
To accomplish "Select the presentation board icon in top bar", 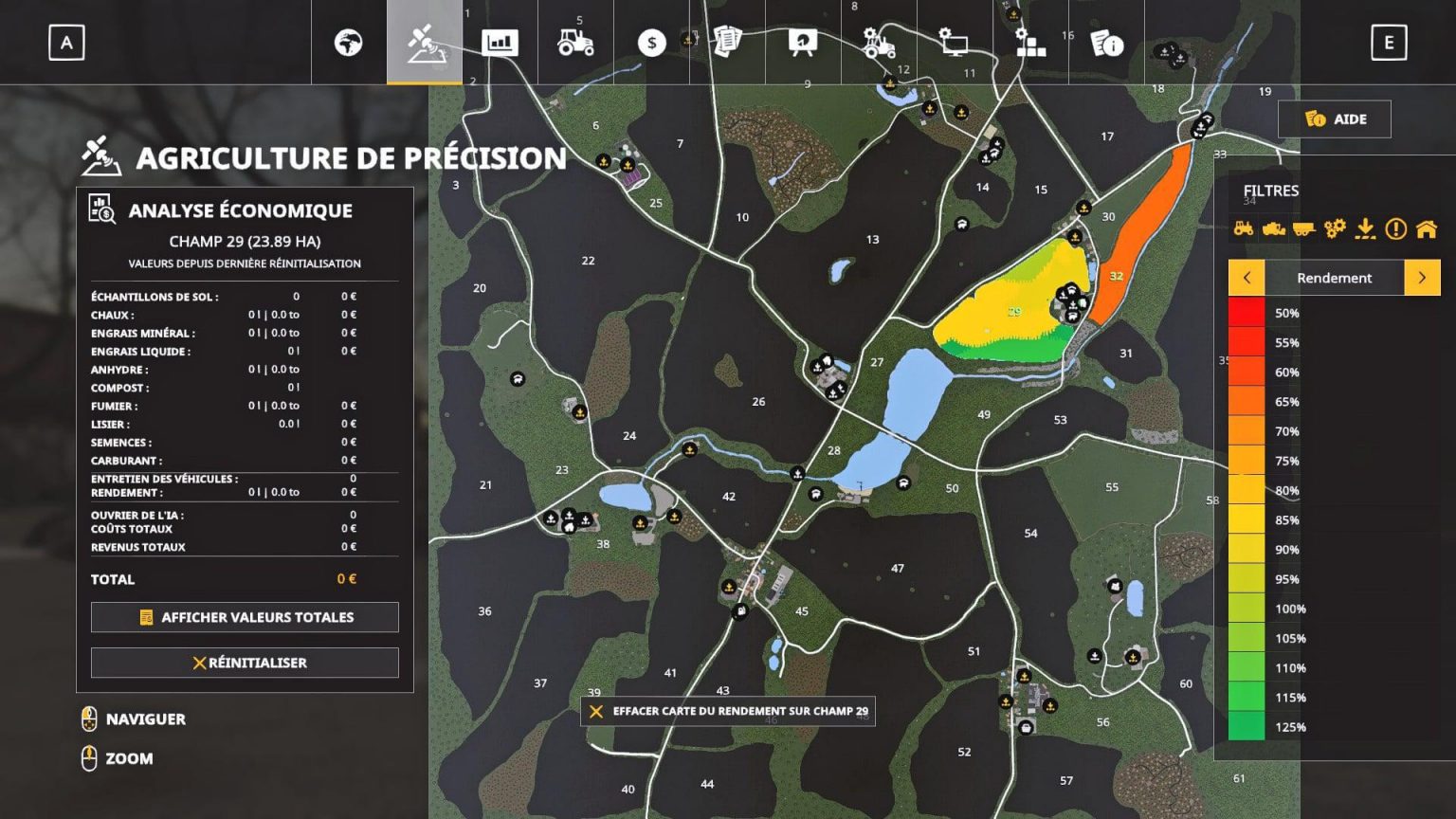I will [803, 43].
